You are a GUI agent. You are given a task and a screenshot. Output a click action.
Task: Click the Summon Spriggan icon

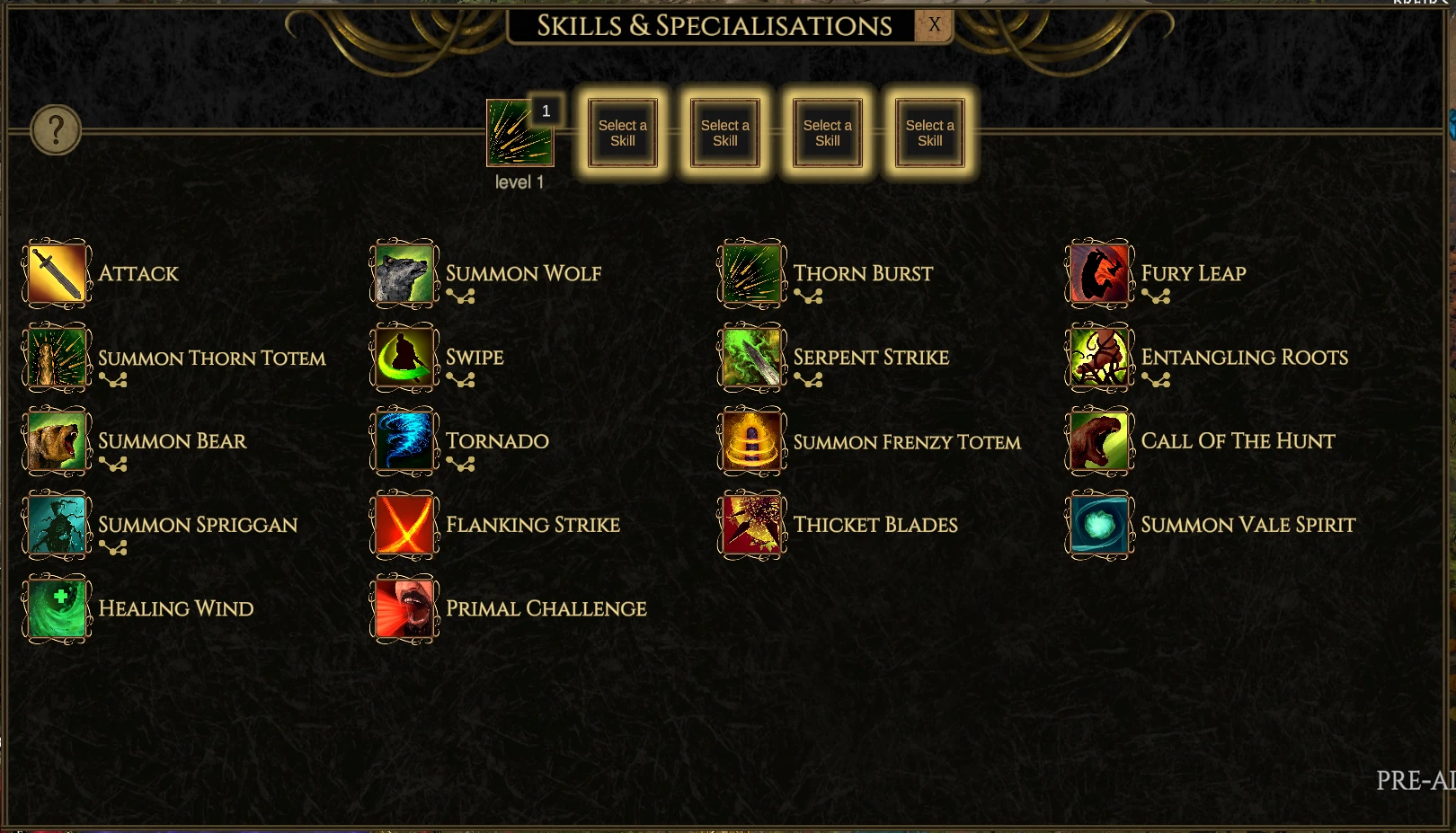tap(56, 524)
